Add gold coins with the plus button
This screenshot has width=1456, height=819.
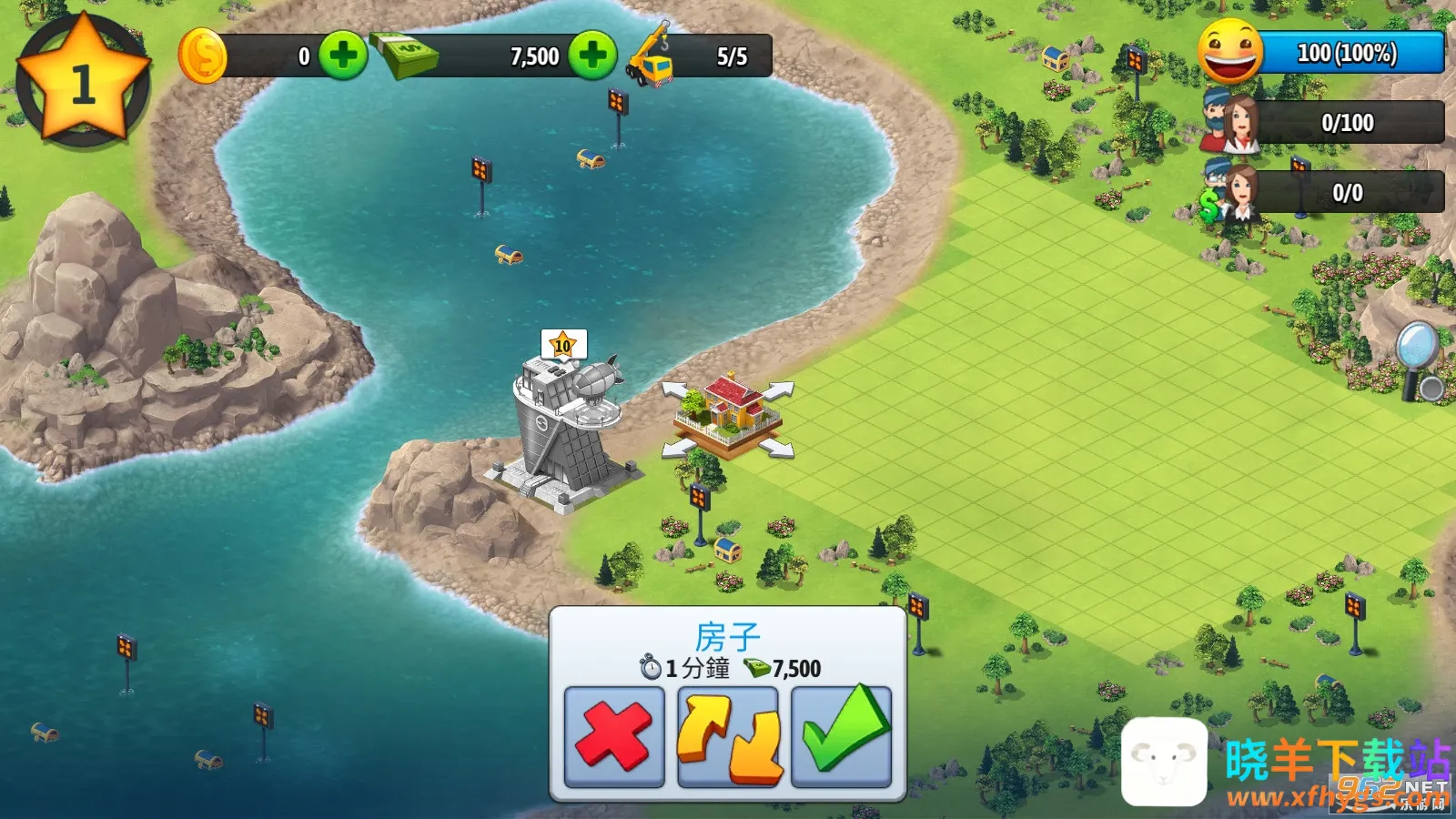[343, 56]
